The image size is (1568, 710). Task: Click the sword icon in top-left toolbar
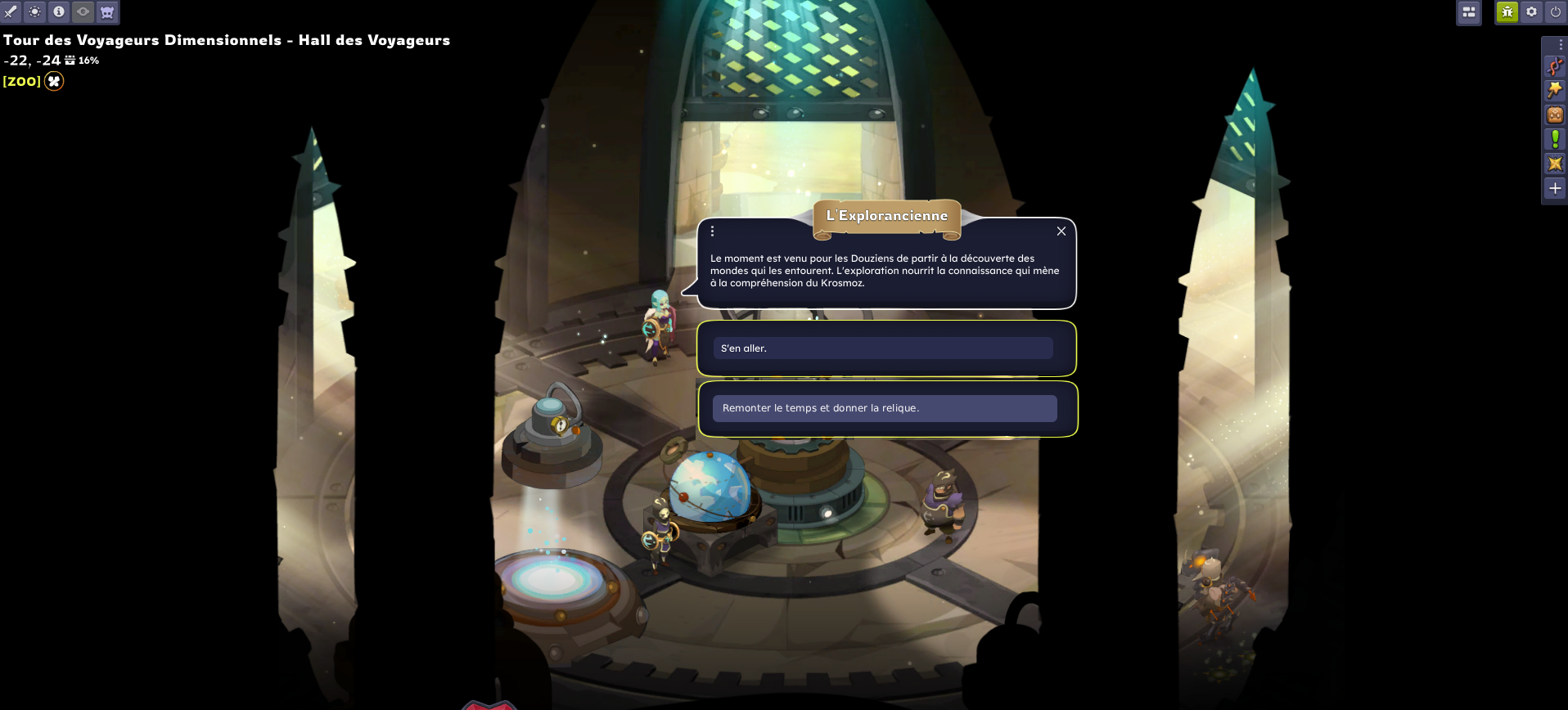tap(11, 12)
